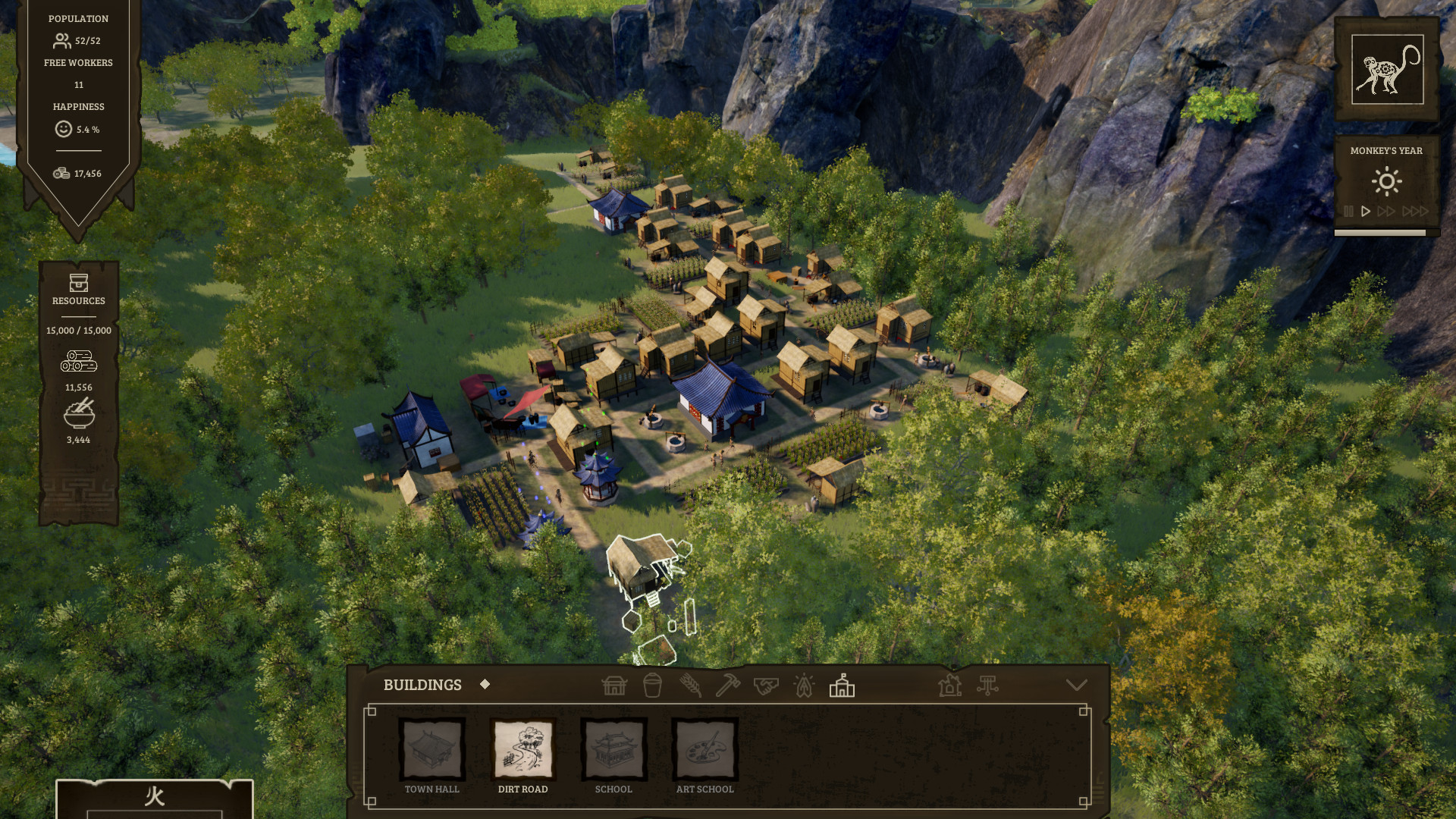Click the hammer industry category icon

coord(726,685)
